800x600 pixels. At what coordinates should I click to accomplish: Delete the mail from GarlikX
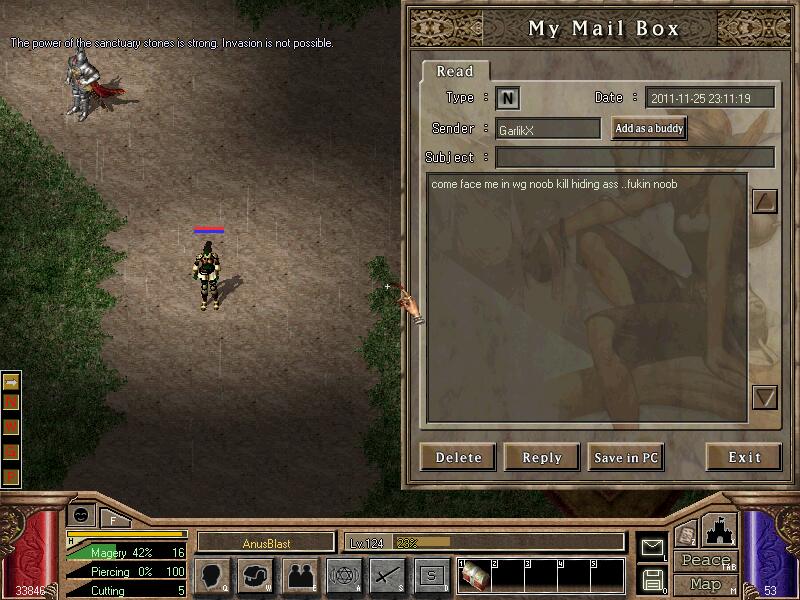point(458,457)
